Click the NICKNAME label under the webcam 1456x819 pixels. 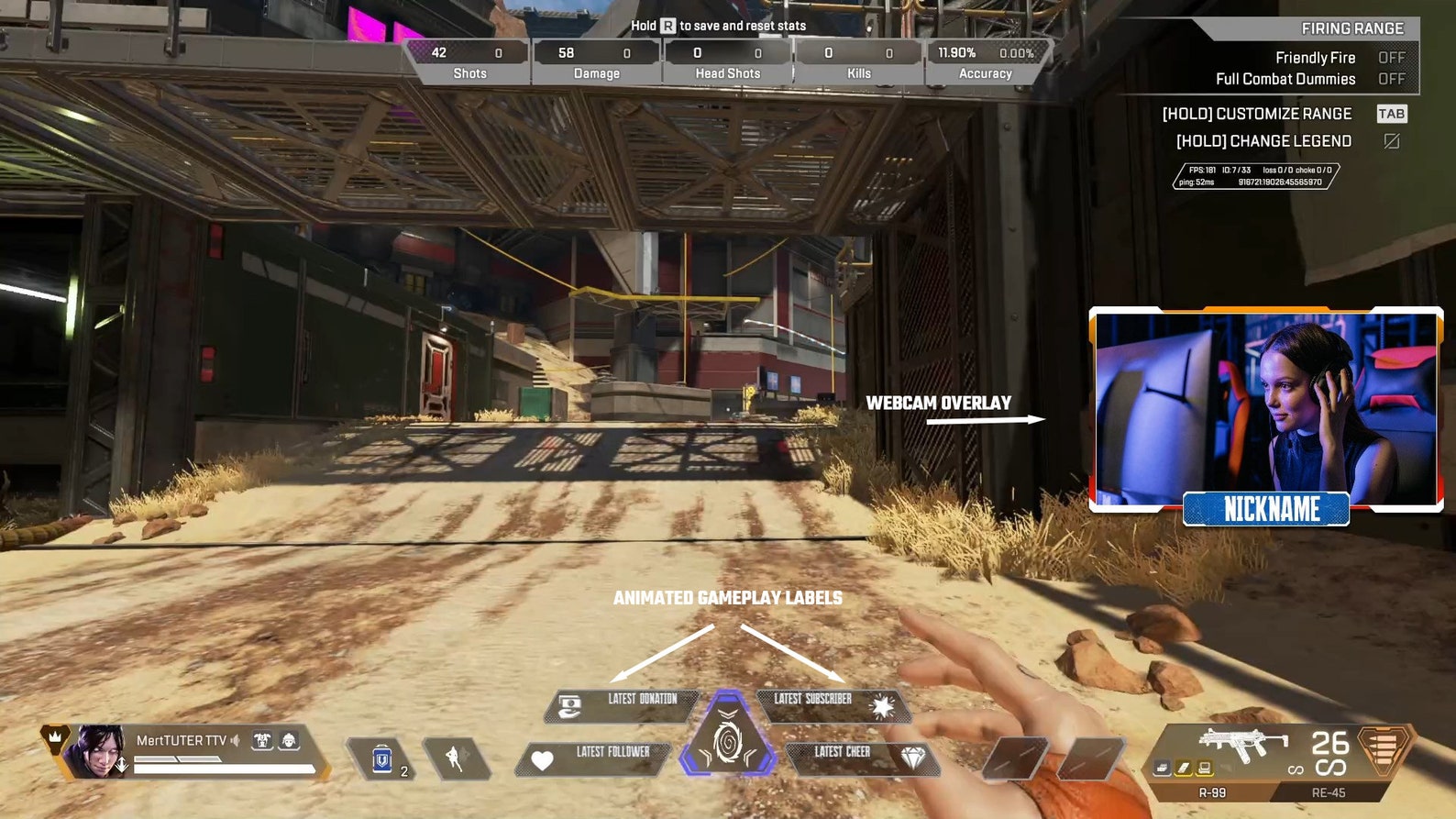tap(1265, 511)
